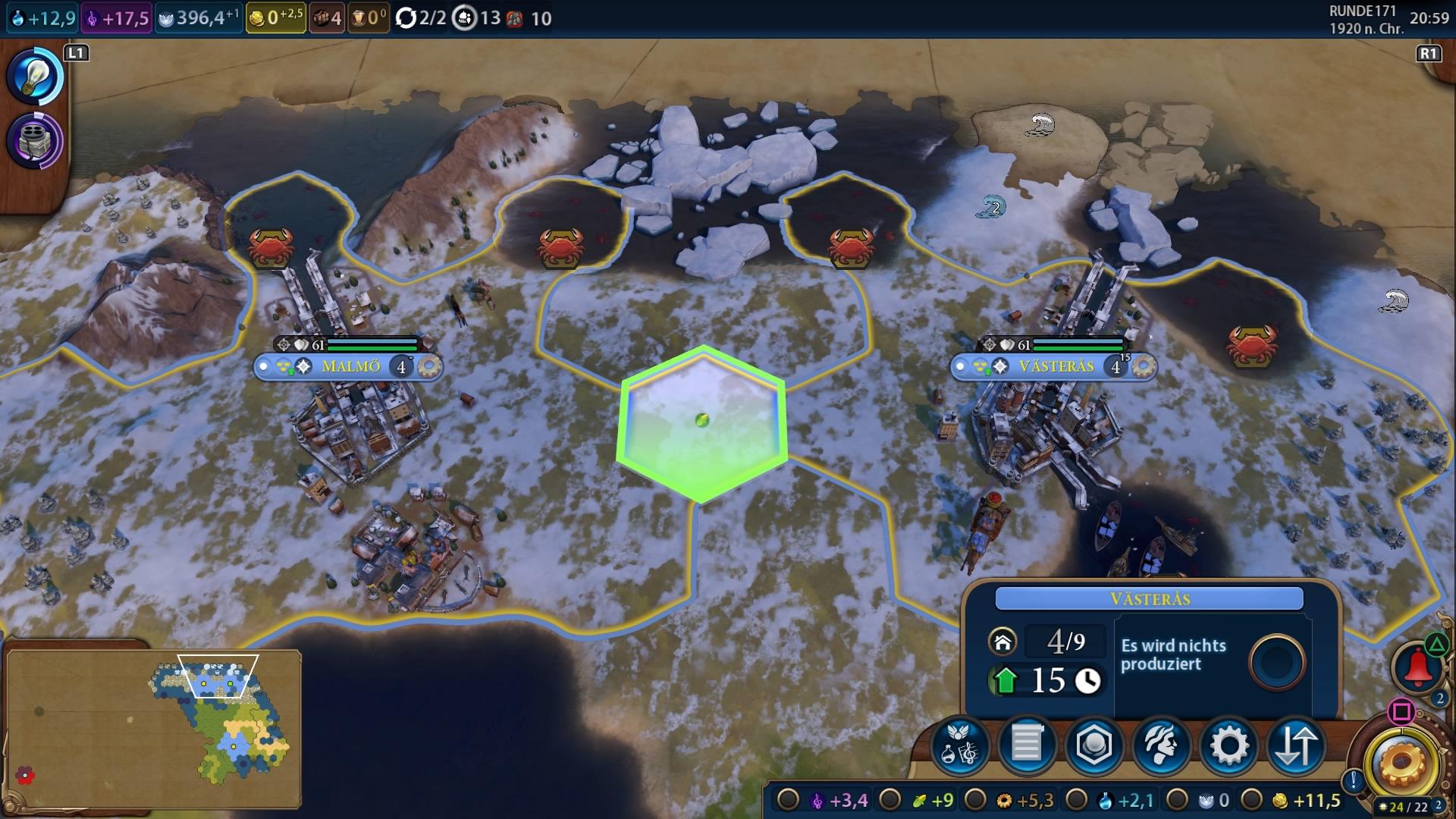The image size is (1456, 819).
Task: Open the civics film reel button
Action: pos(34,141)
